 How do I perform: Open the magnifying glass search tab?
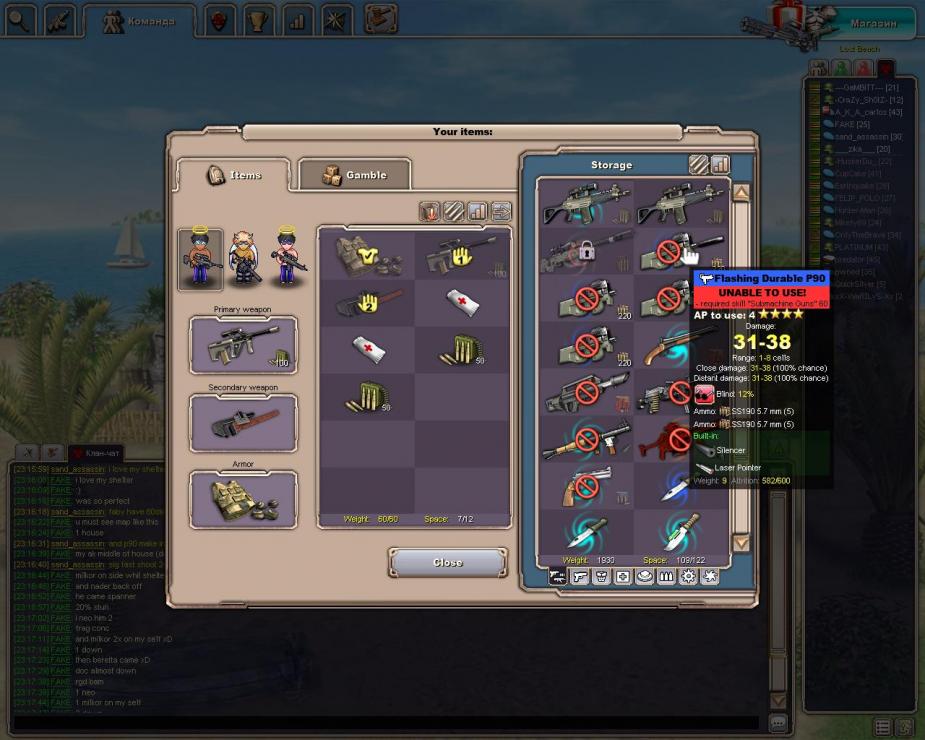(19, 19)
